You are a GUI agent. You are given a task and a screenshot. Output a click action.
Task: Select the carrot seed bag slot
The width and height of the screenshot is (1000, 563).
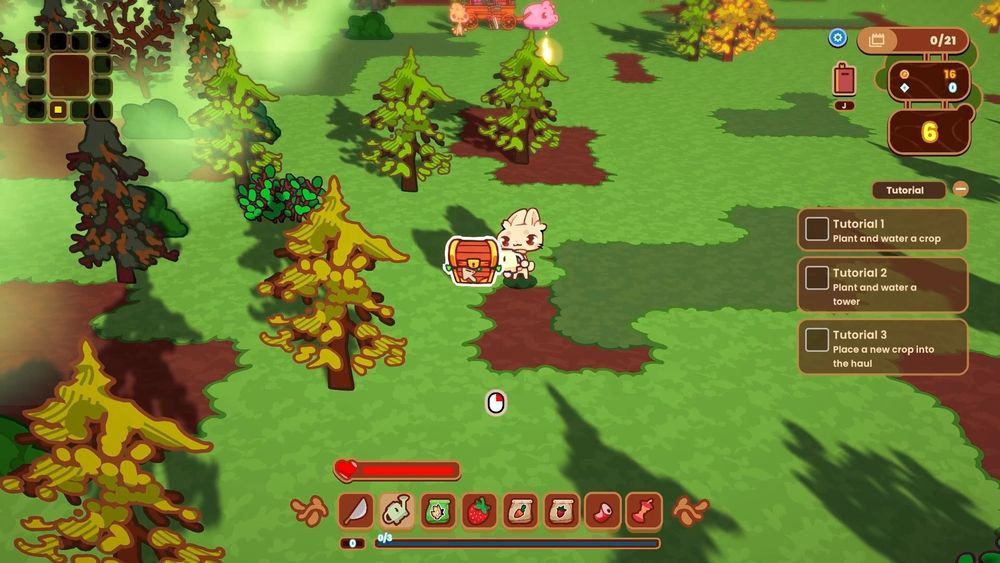click(x=520, y=511)
